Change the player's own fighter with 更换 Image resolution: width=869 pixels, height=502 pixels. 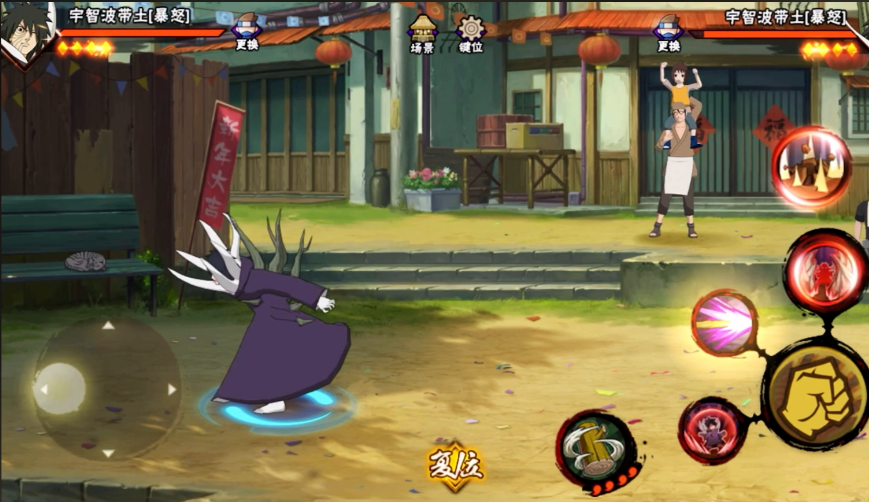point(246,32)
